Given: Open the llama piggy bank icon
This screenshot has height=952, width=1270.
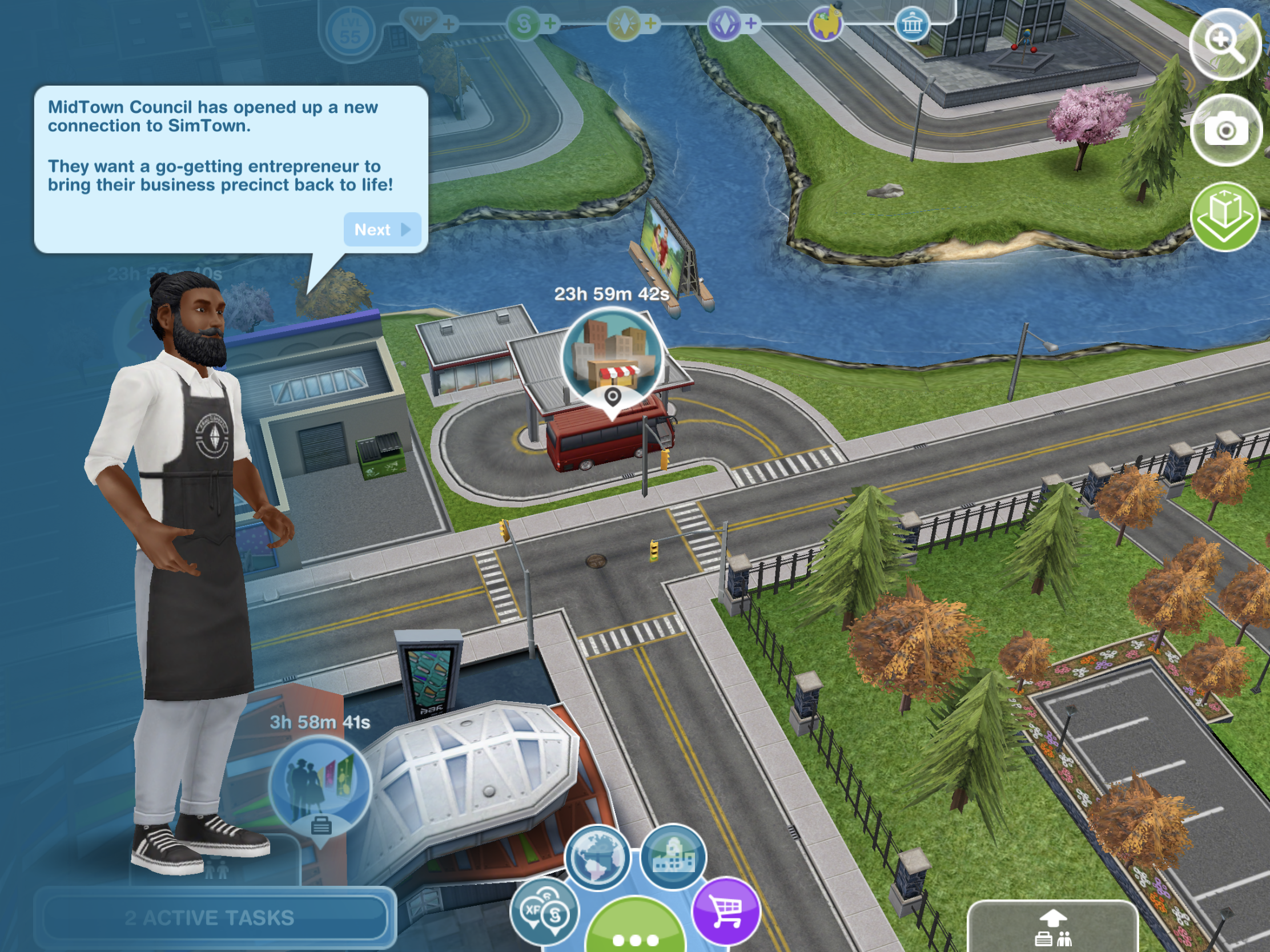Looking at the screenshot, I should [x=826, y=24].
